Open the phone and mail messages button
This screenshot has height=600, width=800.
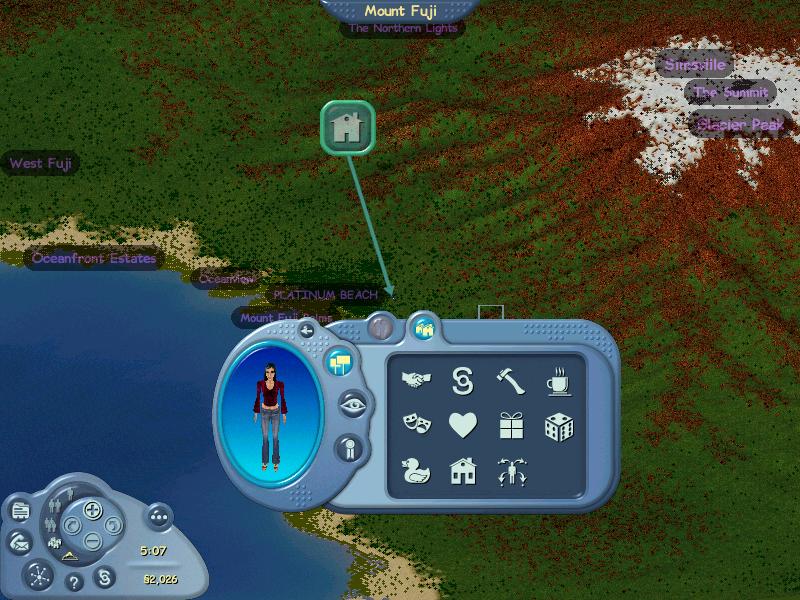point(20,541)
